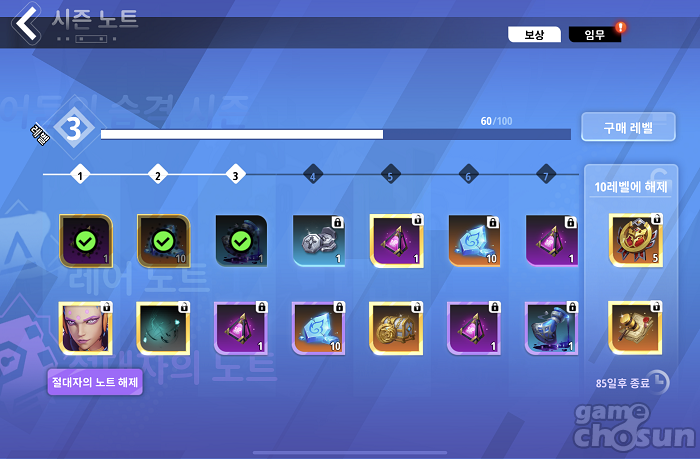Select the purple-haired character portrait reward
The height and width of the screenshot is (459, 700).
click(x=85, y=327)
